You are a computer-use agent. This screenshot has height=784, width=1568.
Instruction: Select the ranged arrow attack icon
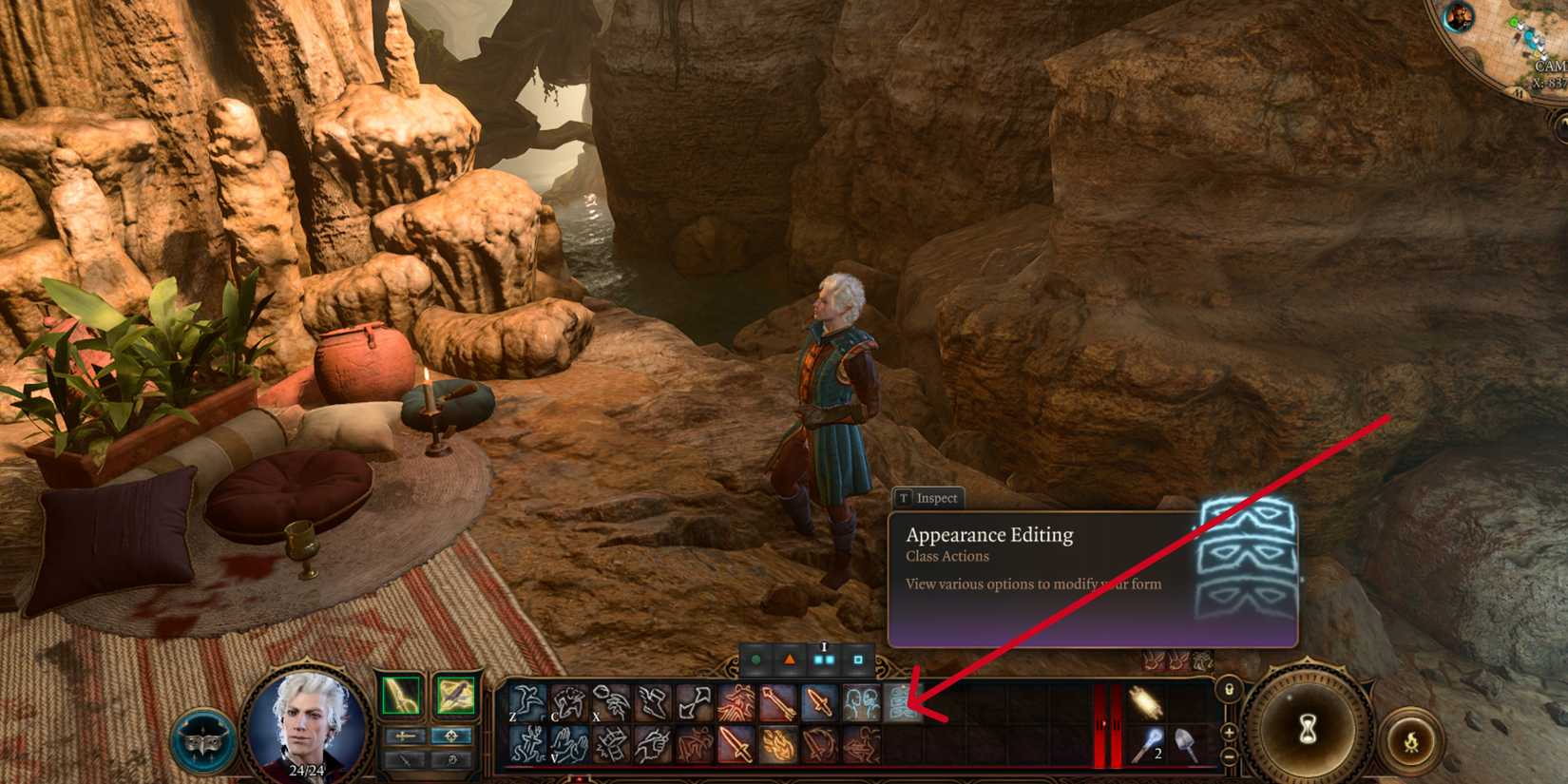[x=777, y=703]
